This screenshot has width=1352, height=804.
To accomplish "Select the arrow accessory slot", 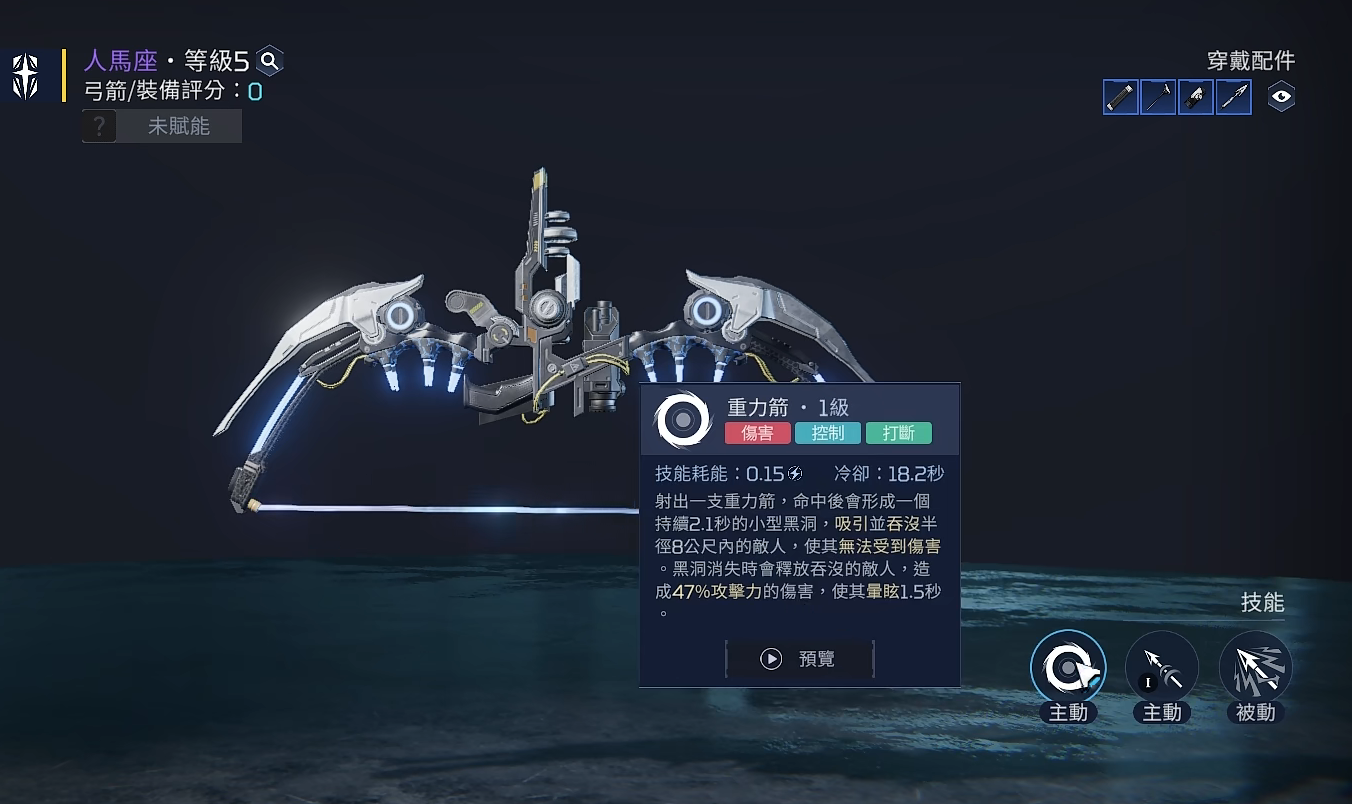I will (1234, 97).
